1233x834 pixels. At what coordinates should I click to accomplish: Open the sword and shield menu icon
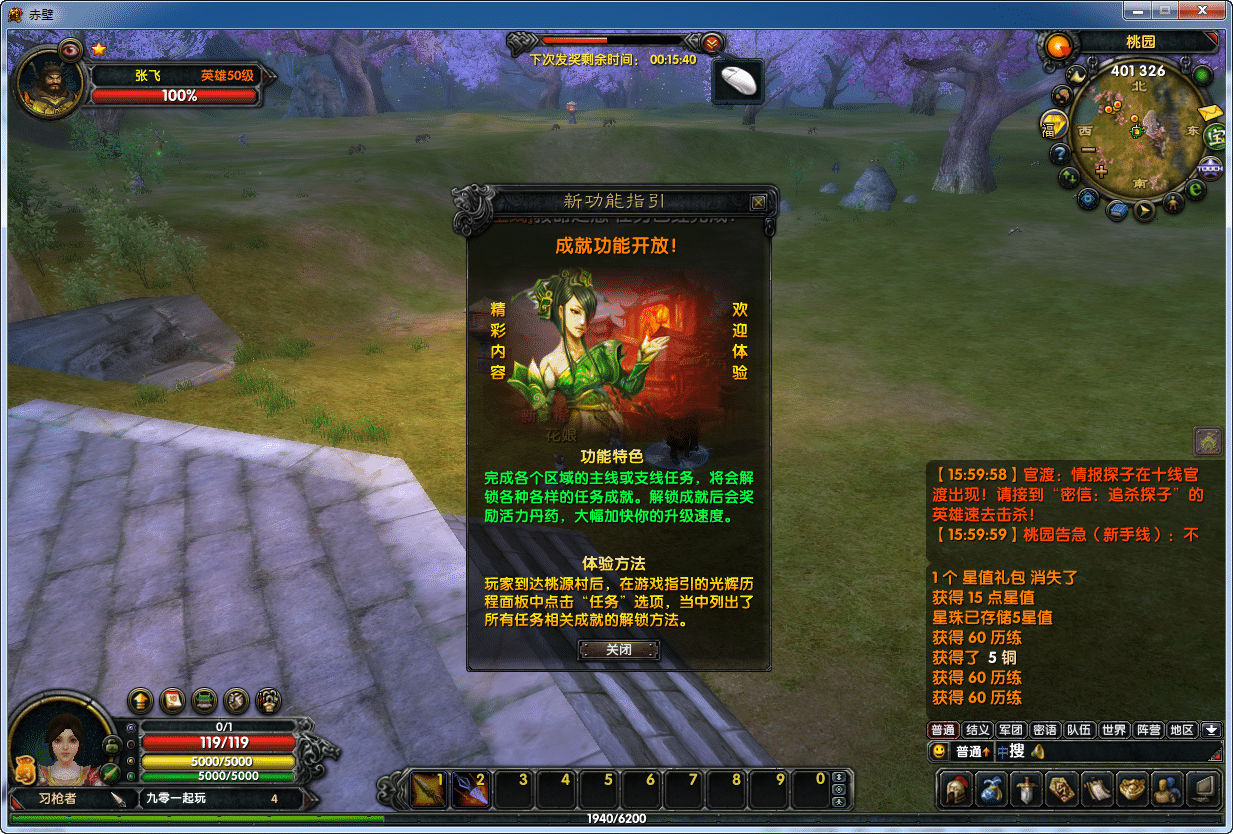coord(1027,789)
